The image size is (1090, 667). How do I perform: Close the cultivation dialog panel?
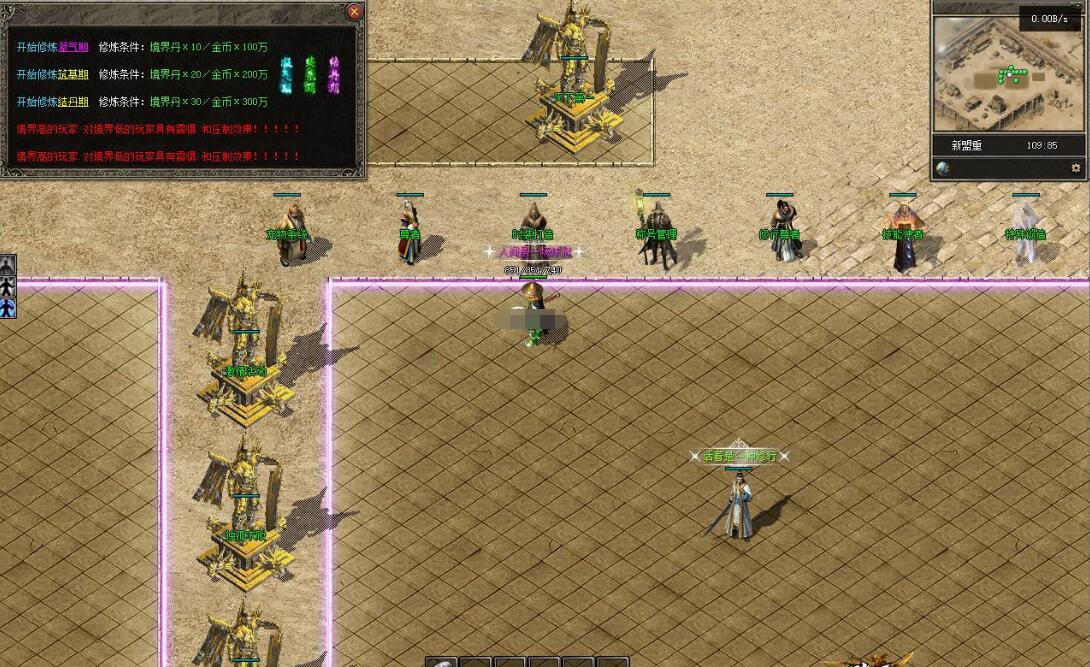(x=354, y=12)
